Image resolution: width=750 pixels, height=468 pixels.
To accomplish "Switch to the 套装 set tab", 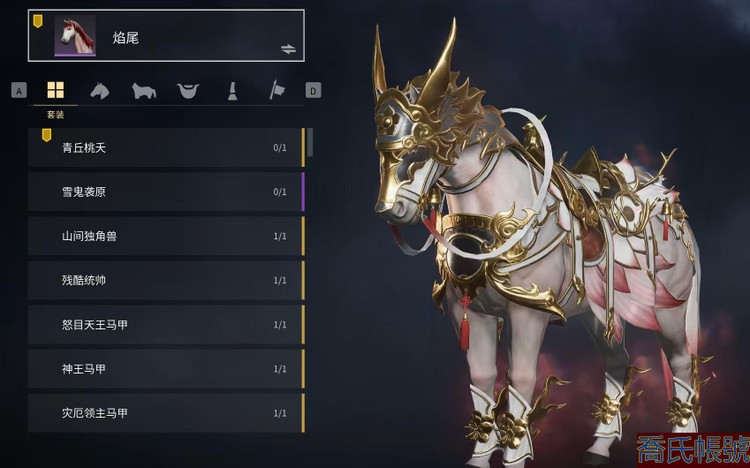I will (55, 91).
